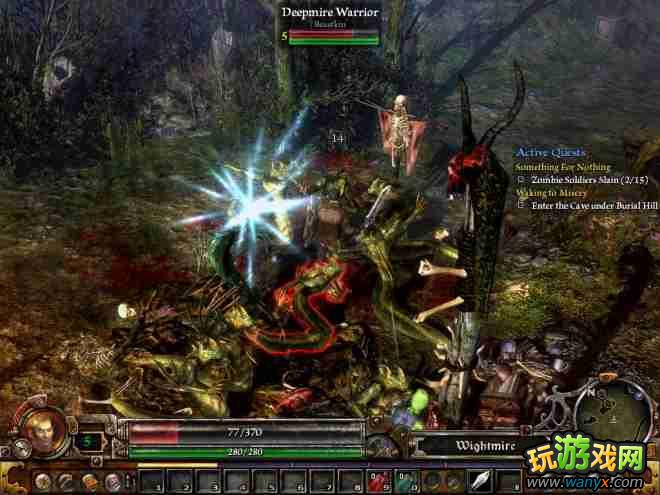Click the Deepmire Warrior target nameplate
This screenshot has height=495, width=660.
click(x=330, y=12)
